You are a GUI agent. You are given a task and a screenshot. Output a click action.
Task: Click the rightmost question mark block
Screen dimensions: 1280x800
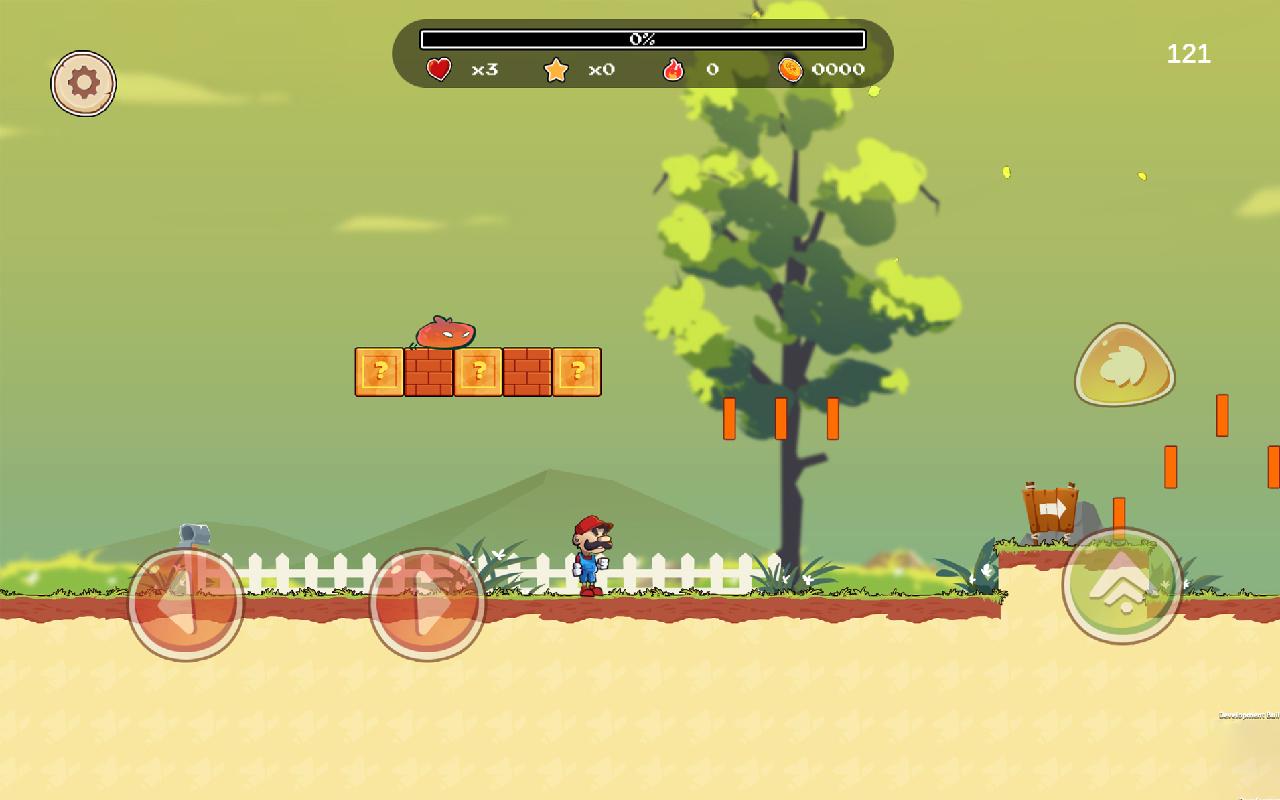(578, 371)
